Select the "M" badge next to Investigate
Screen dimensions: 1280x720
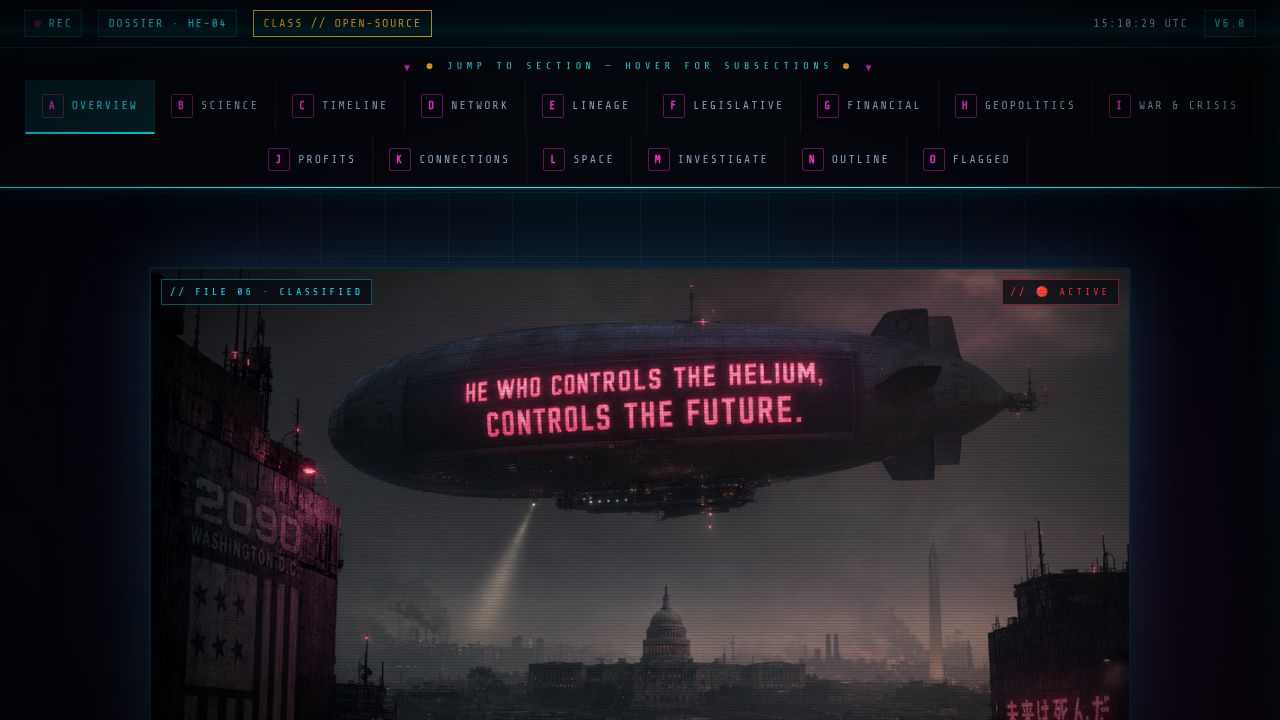[x=657, y=159]
